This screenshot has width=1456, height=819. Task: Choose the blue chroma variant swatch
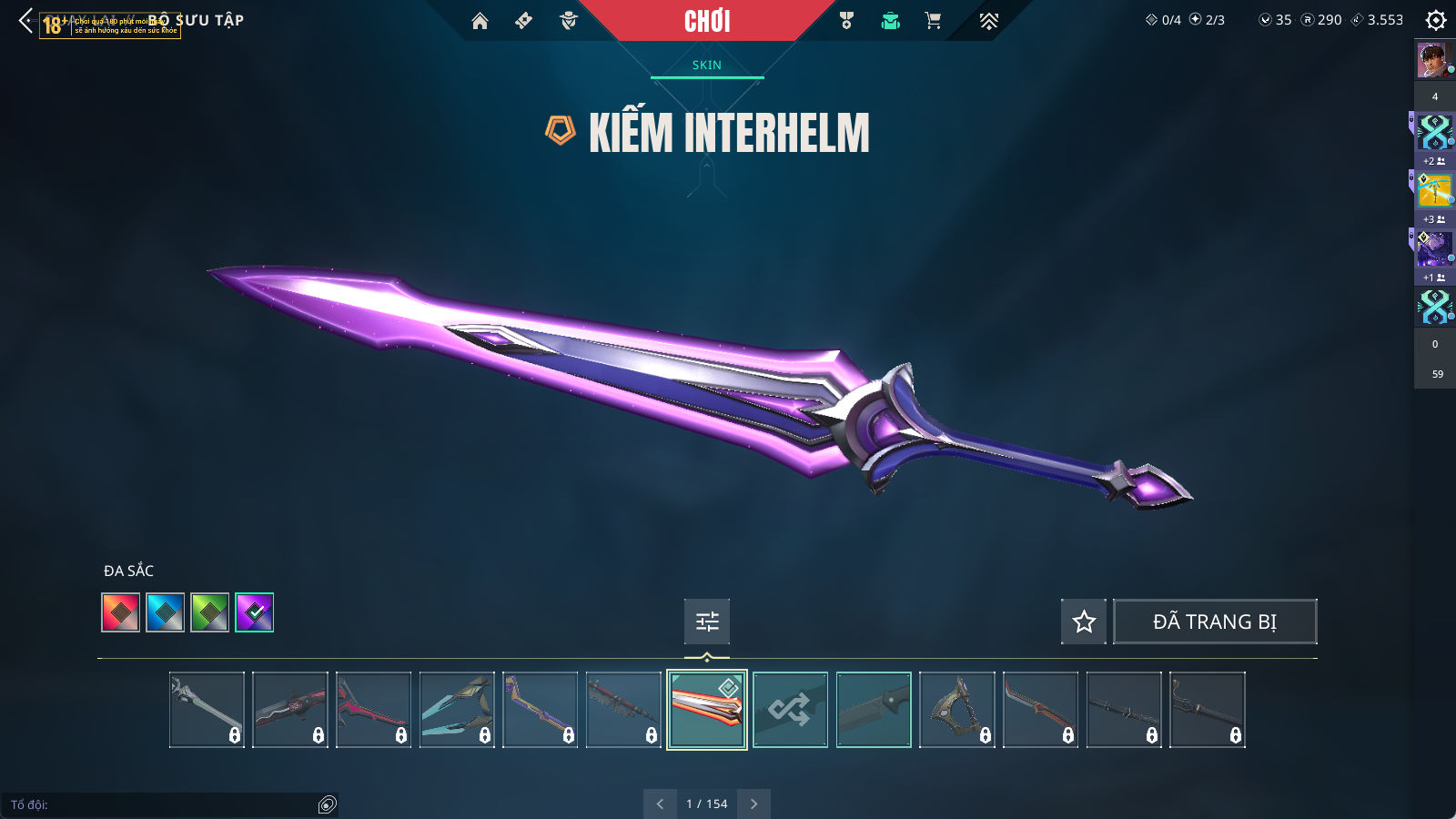(x=166, y=612)
